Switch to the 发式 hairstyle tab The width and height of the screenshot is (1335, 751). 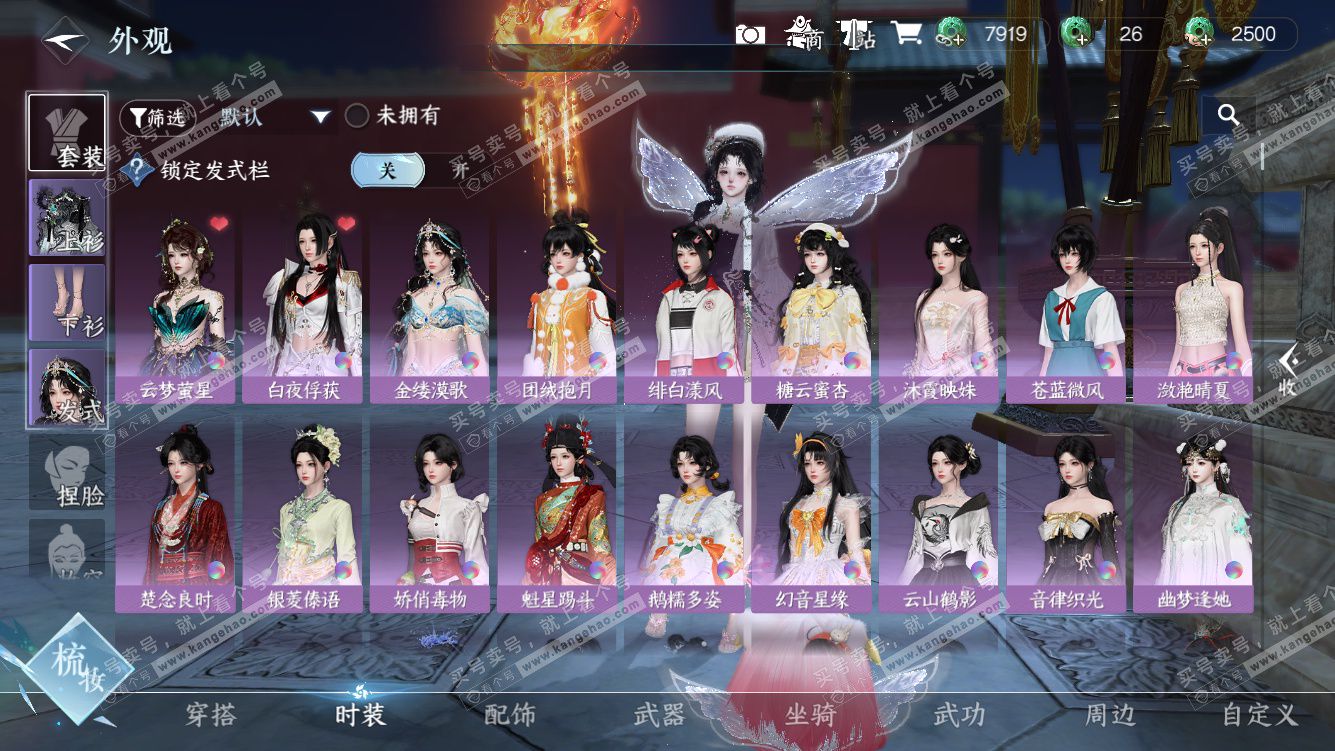(67, 388)
